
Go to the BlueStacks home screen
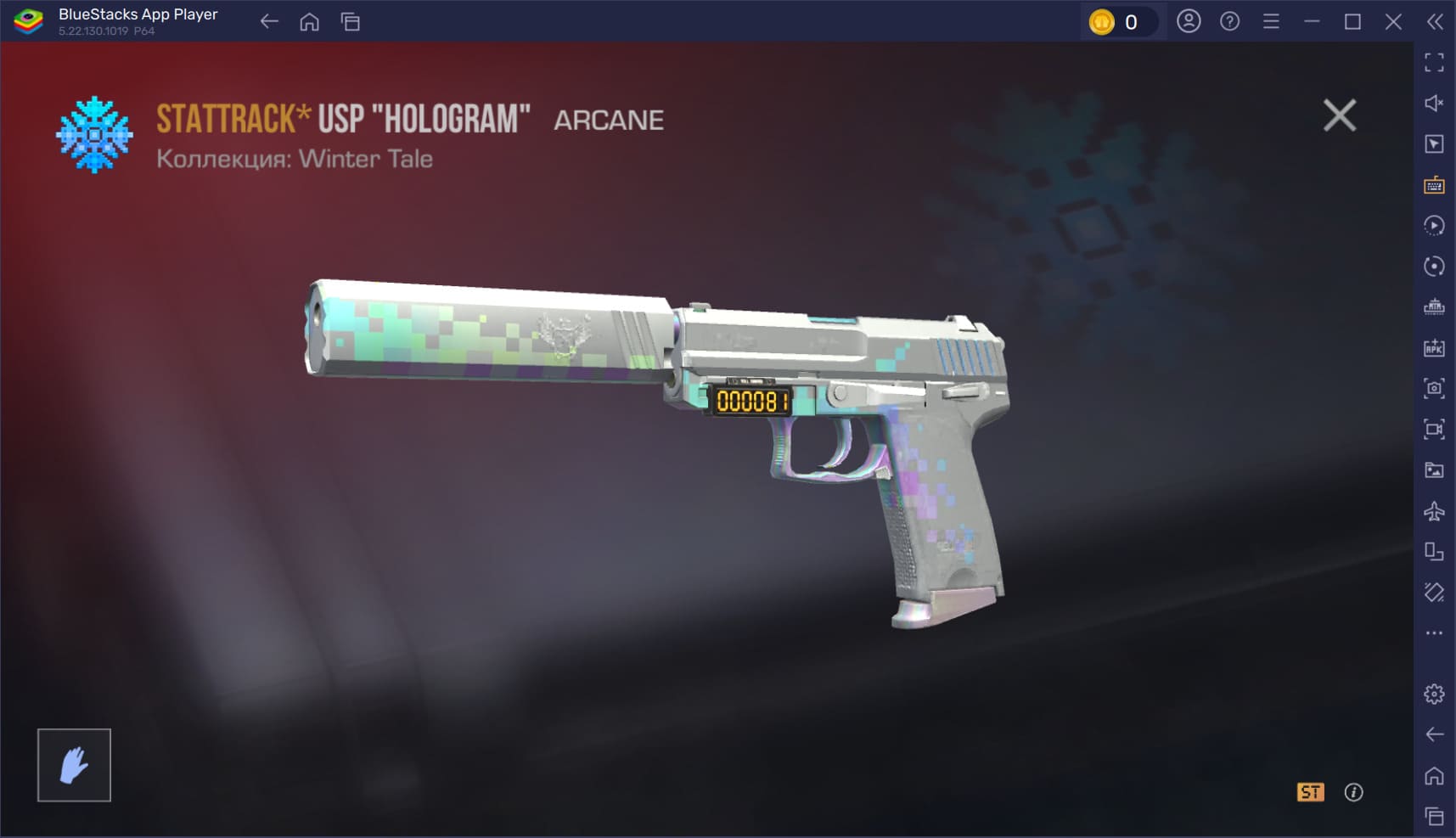[x=310, y=22]
